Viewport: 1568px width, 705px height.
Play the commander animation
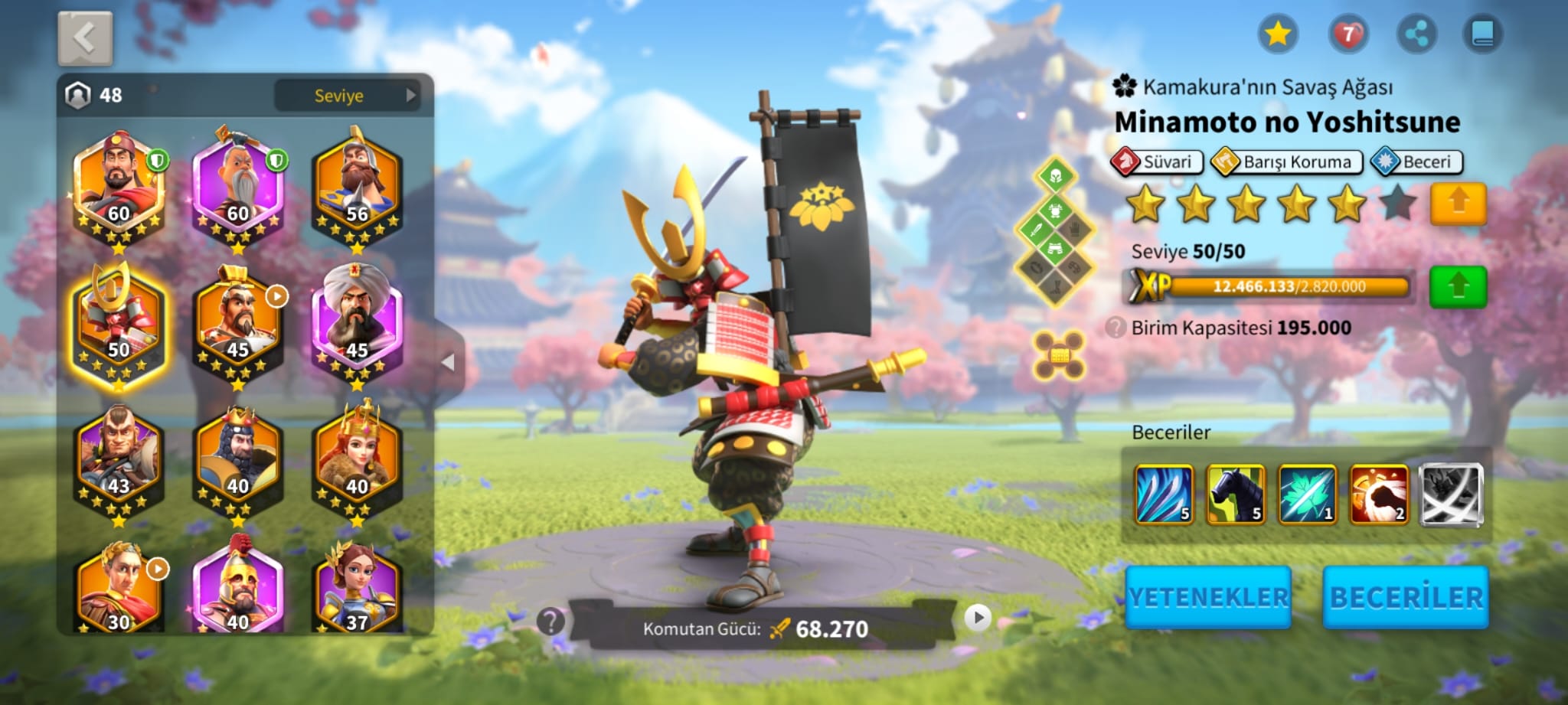pyautogui.click(x=977, y=618)
